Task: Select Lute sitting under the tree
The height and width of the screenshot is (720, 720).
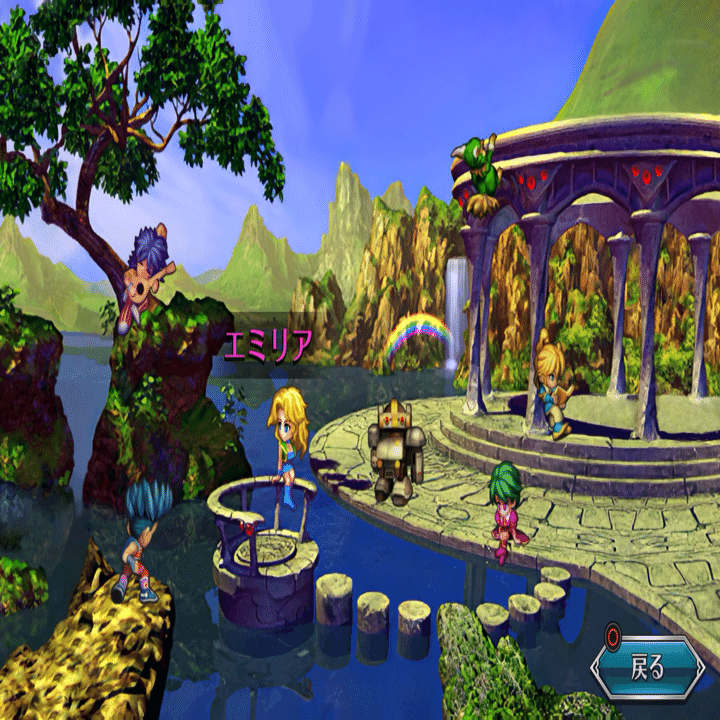Action: pos(148,276)
